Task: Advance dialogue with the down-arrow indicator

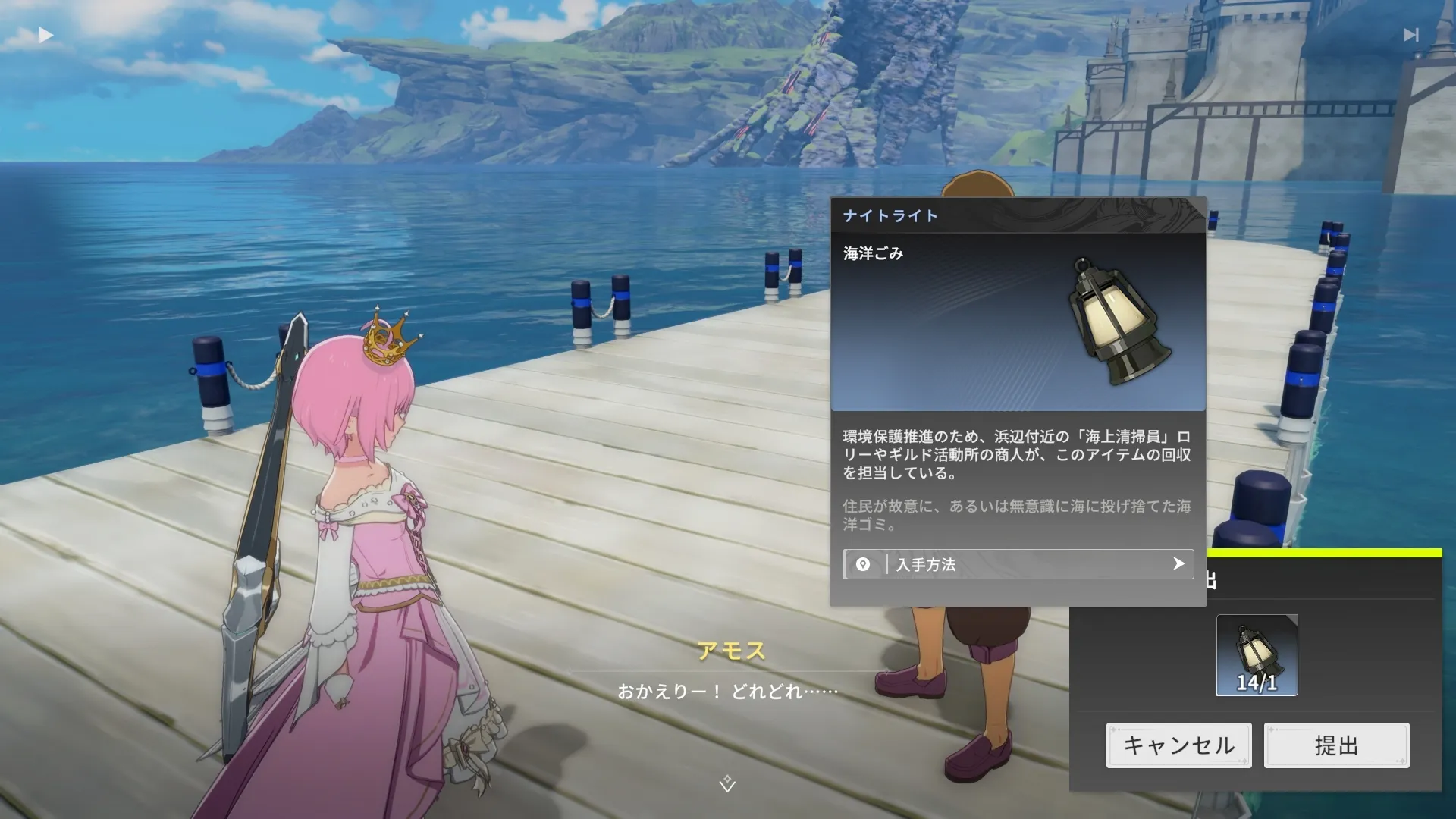Action: [727, 783]
